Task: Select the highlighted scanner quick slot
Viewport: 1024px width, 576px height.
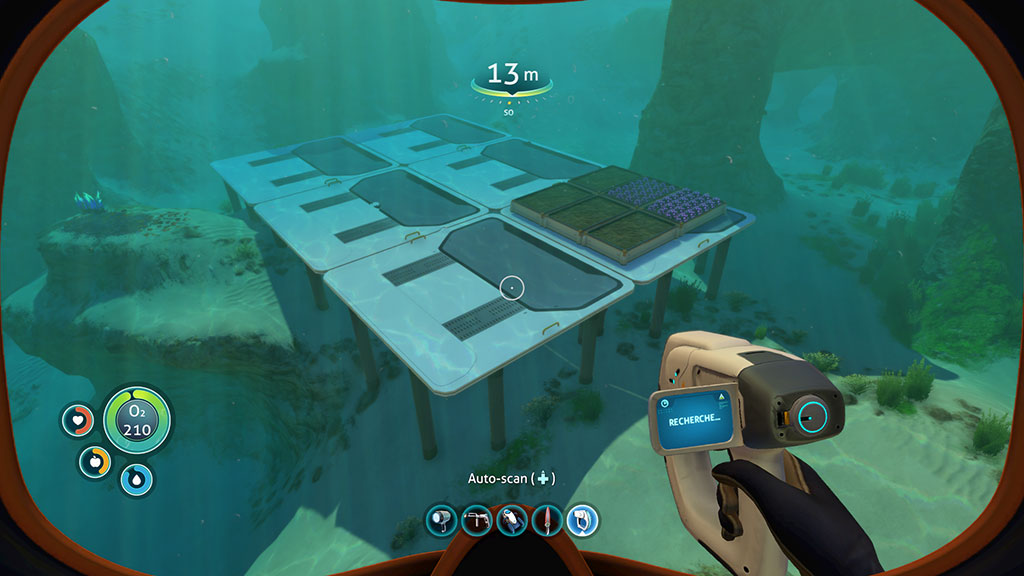Action: [582, 520]
